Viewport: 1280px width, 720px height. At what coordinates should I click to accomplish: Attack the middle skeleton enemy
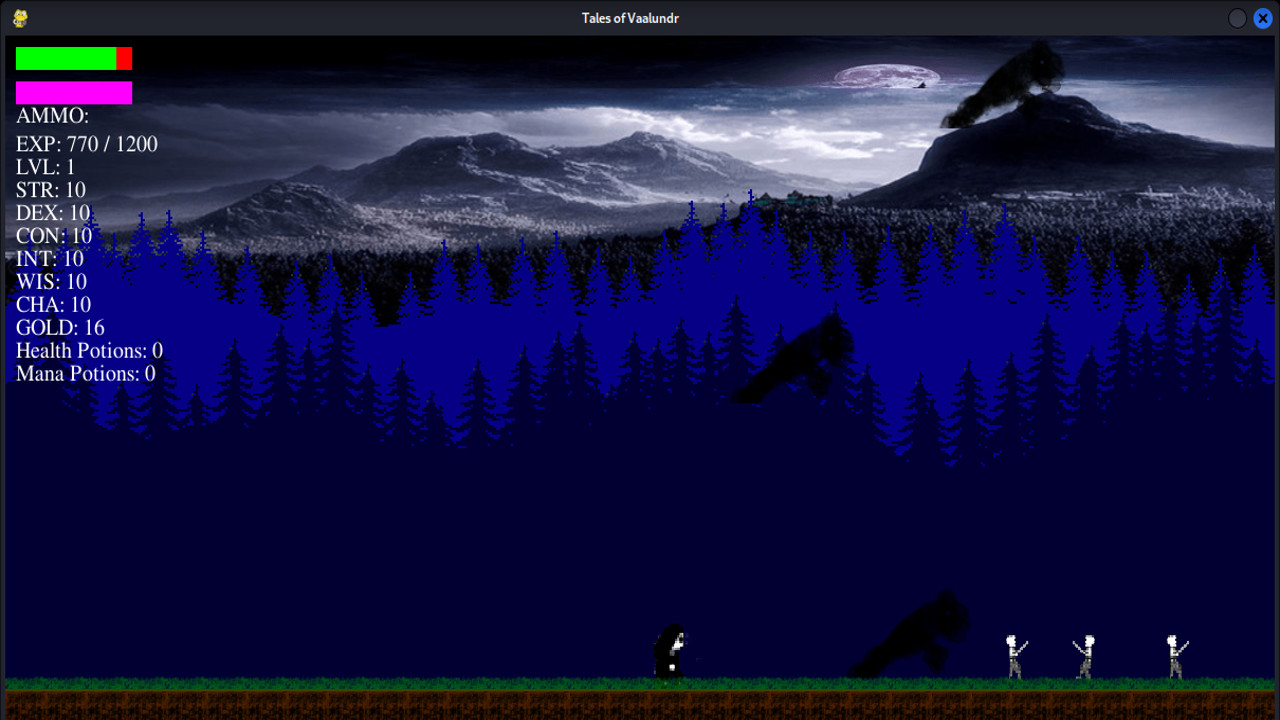tap(1086, 652)
